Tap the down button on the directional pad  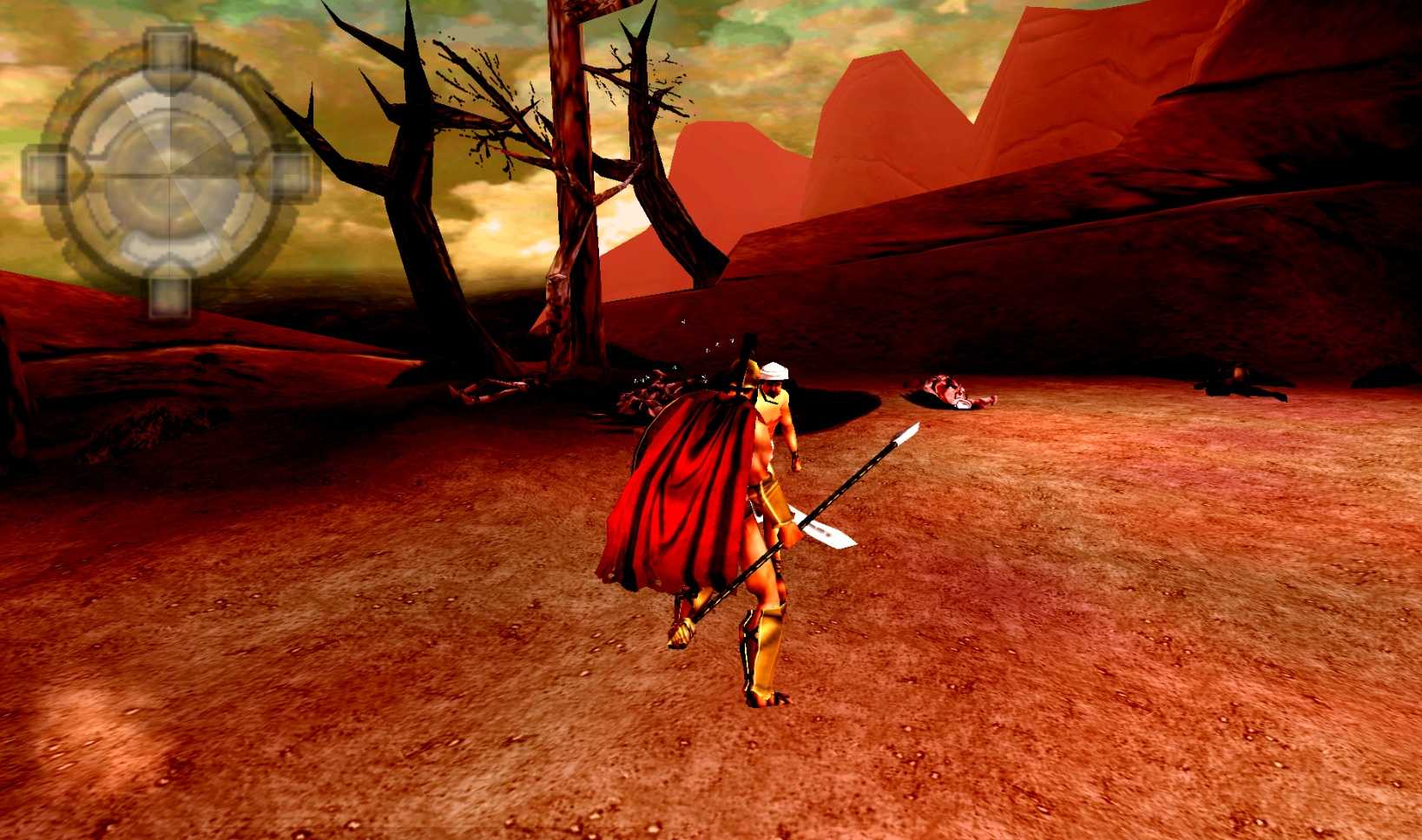168,294
